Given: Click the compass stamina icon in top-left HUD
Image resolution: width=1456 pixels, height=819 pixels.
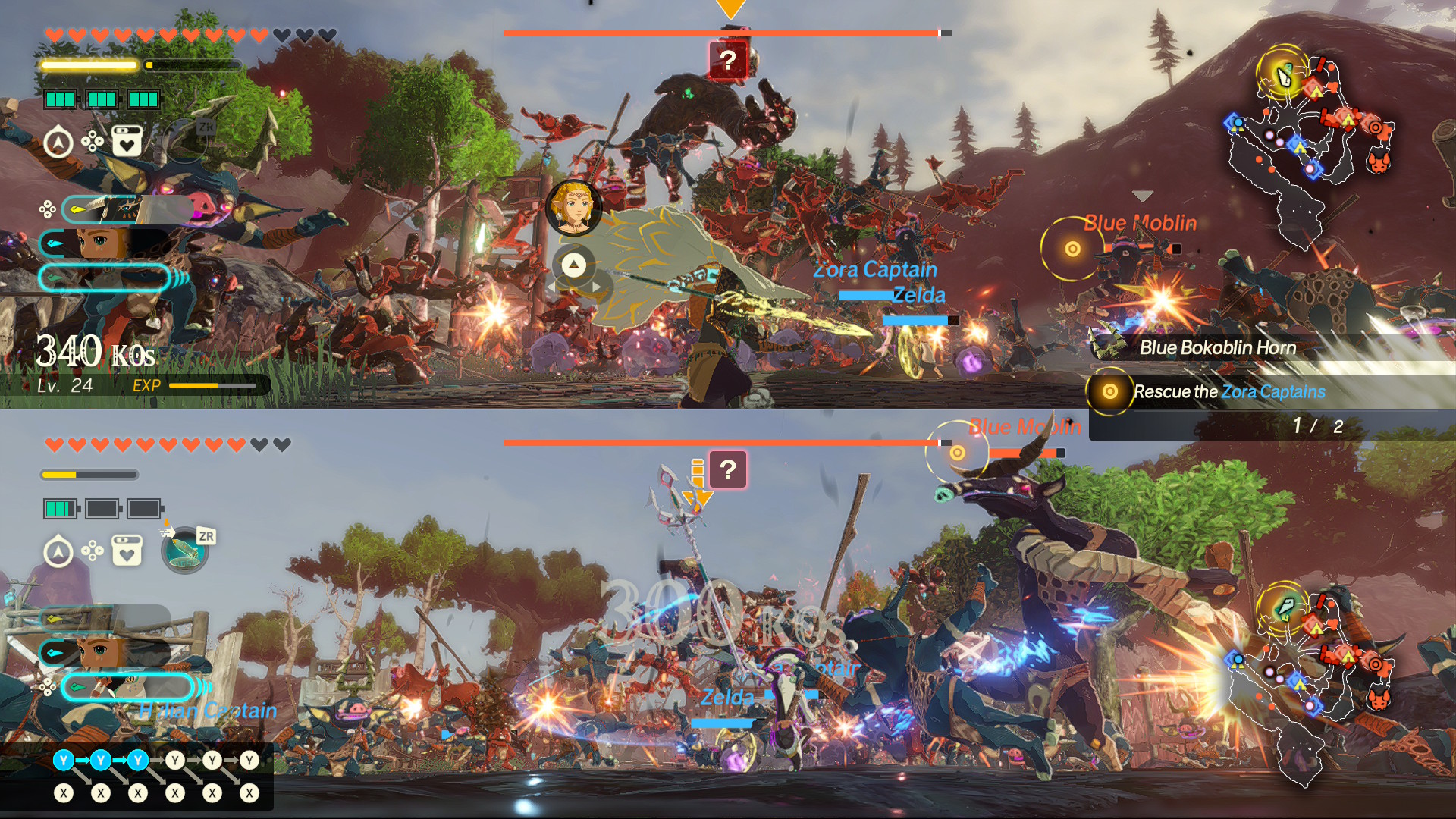Looking at the screenshot, I should pyautogui.click(x=58, y=141).
